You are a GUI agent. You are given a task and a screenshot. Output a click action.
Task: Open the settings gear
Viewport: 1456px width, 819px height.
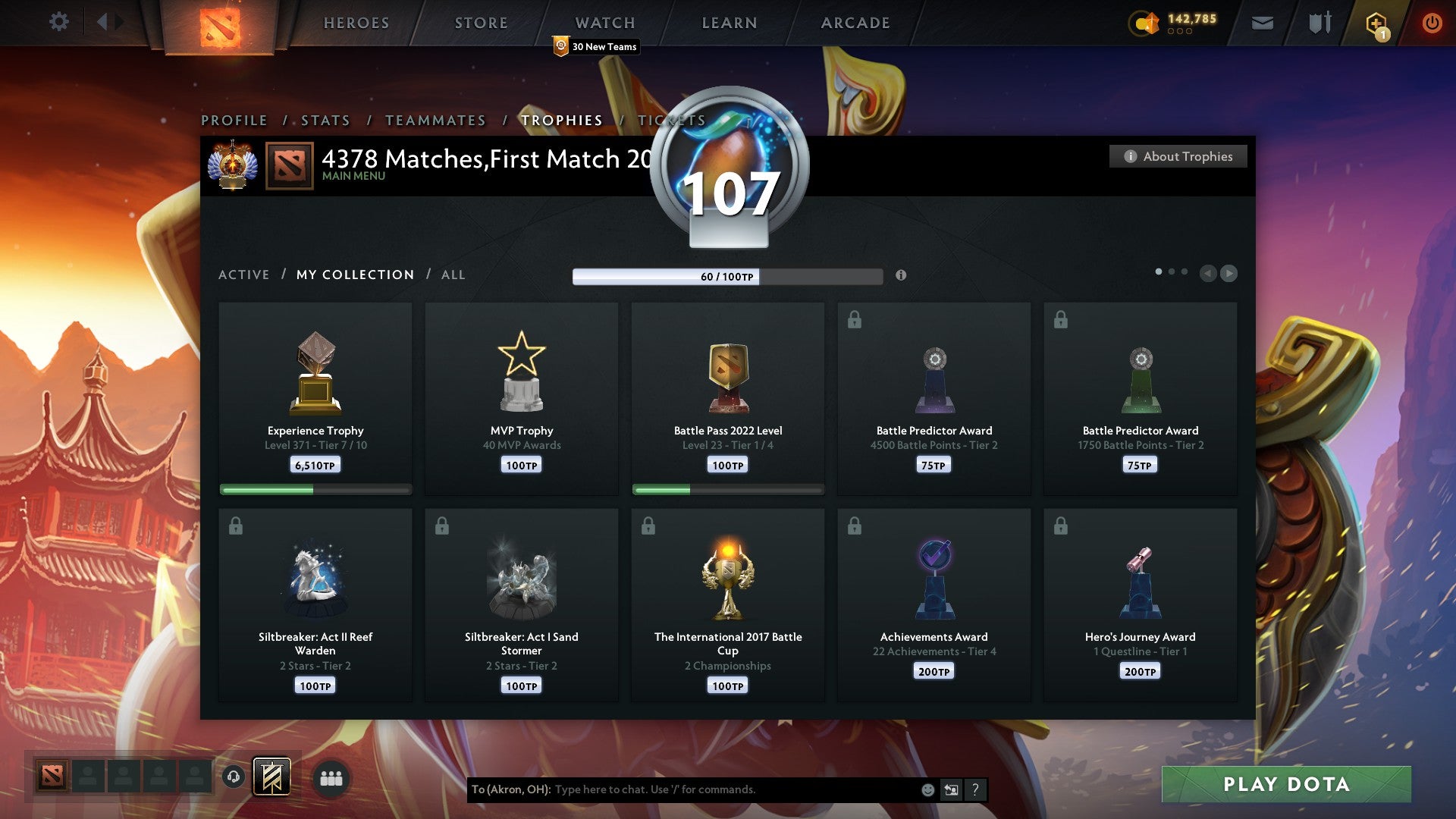click(58, 22)
